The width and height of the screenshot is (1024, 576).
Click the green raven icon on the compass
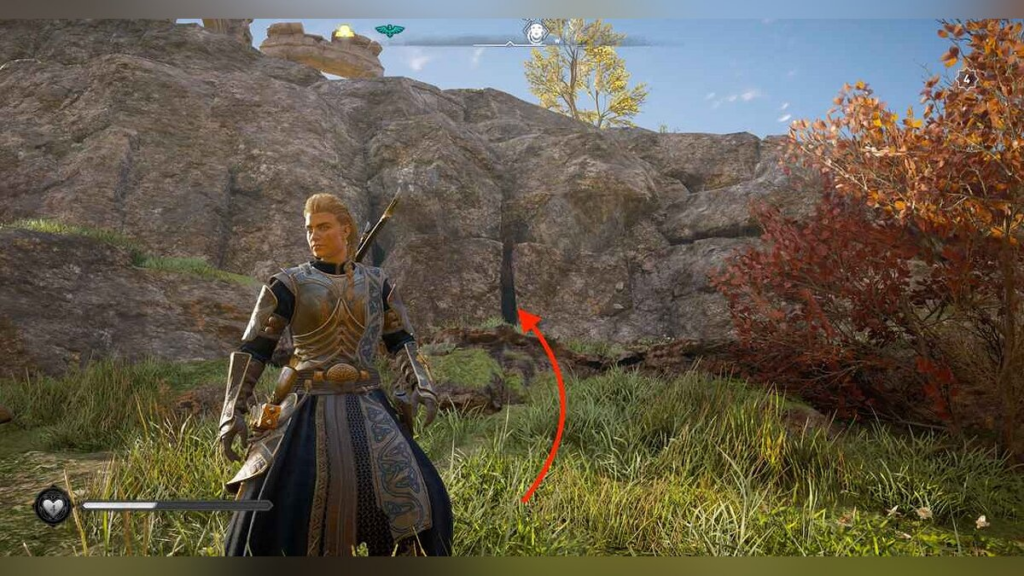click(x=390, y=31)
